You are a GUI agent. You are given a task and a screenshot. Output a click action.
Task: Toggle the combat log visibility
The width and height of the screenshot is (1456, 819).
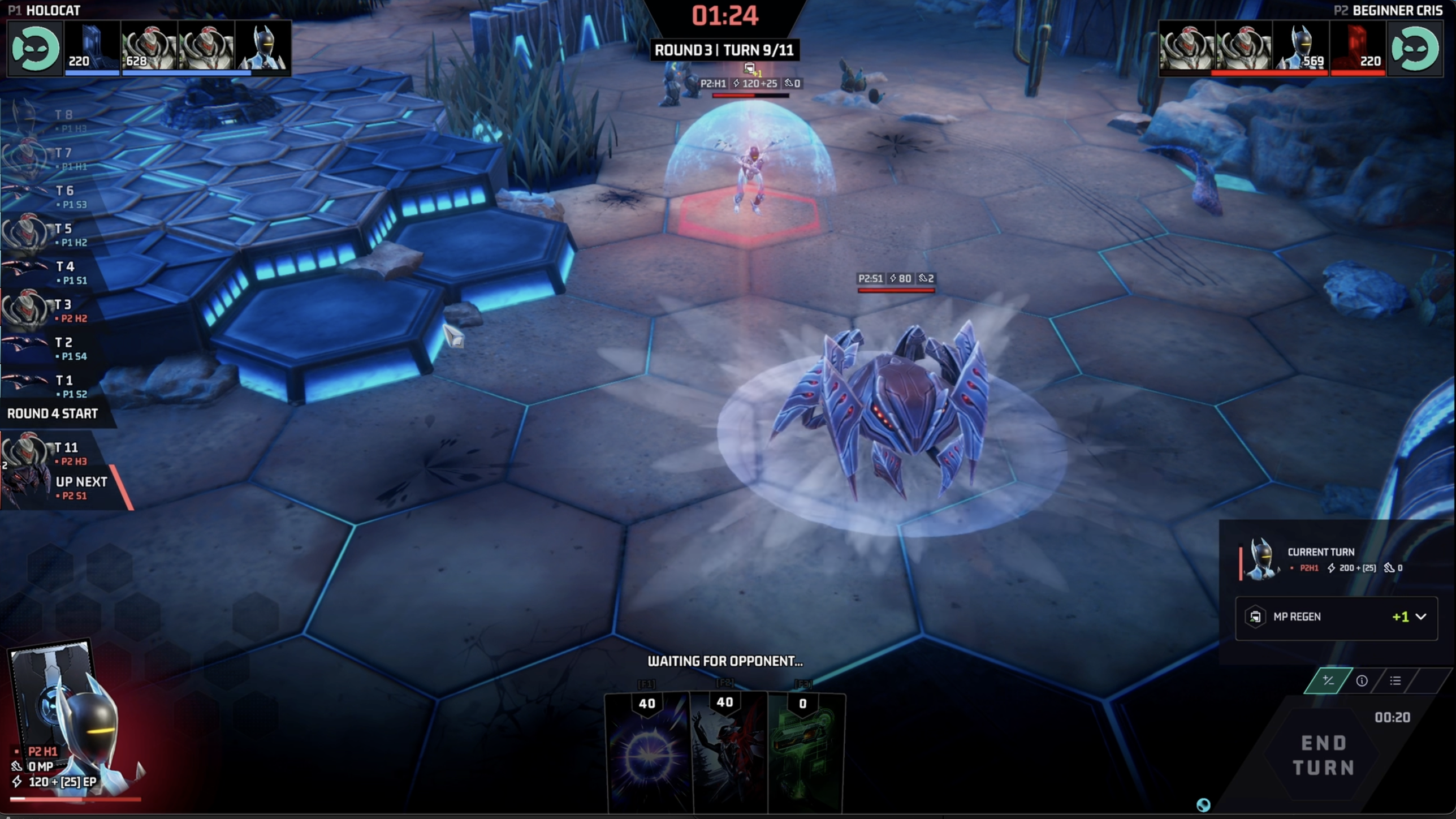1395,680
